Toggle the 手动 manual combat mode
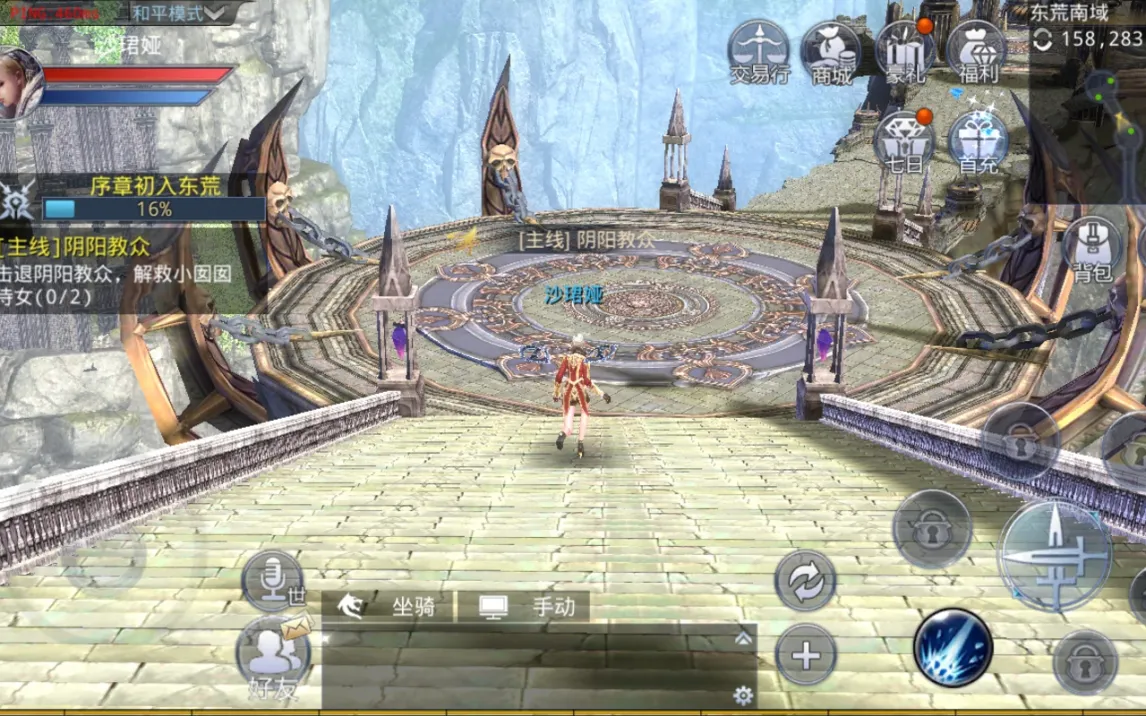Viewport: 1146px width, 716px height. pos(527,606)
